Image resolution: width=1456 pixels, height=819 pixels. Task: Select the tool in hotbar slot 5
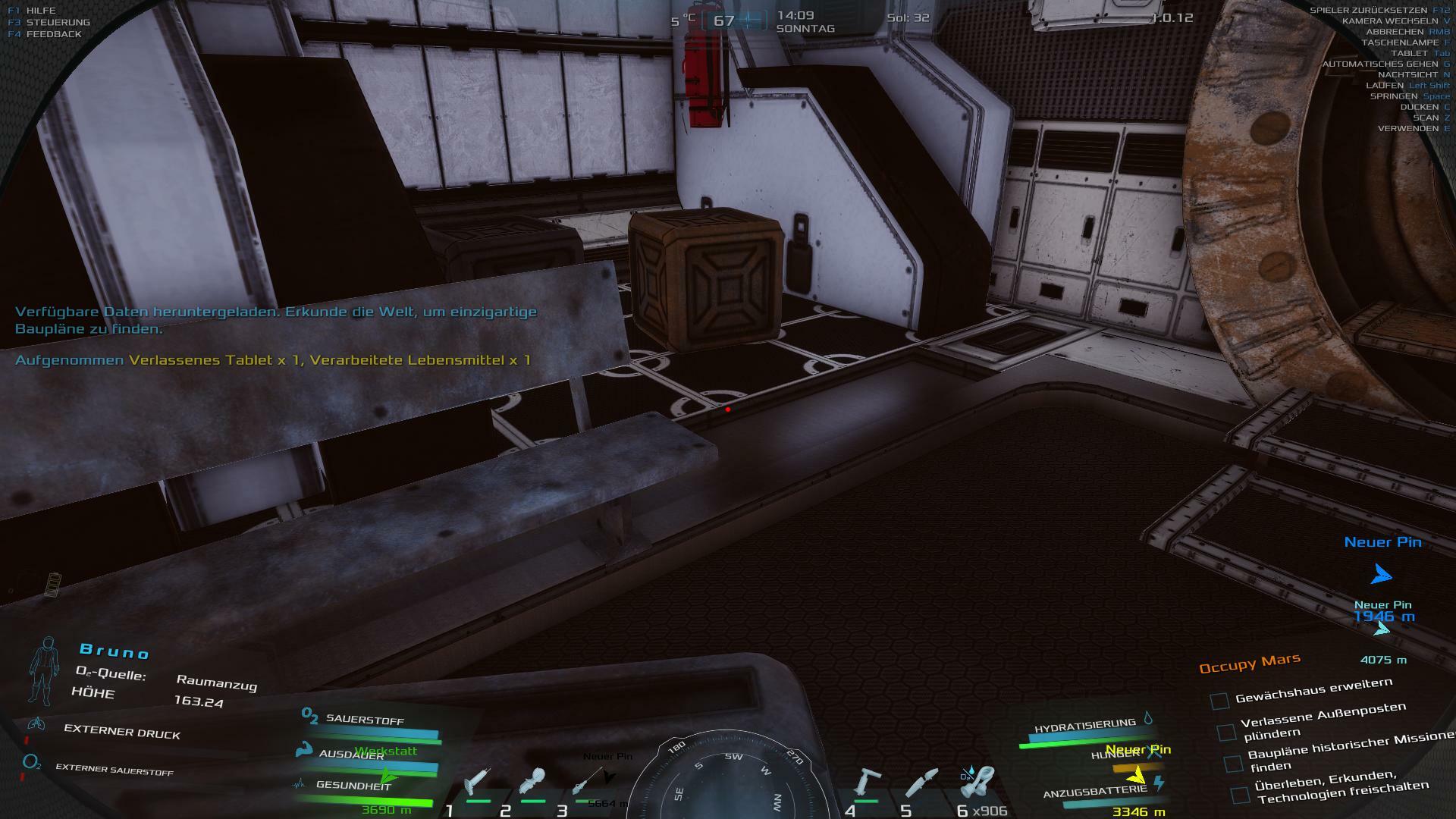[x=922, y=783]
